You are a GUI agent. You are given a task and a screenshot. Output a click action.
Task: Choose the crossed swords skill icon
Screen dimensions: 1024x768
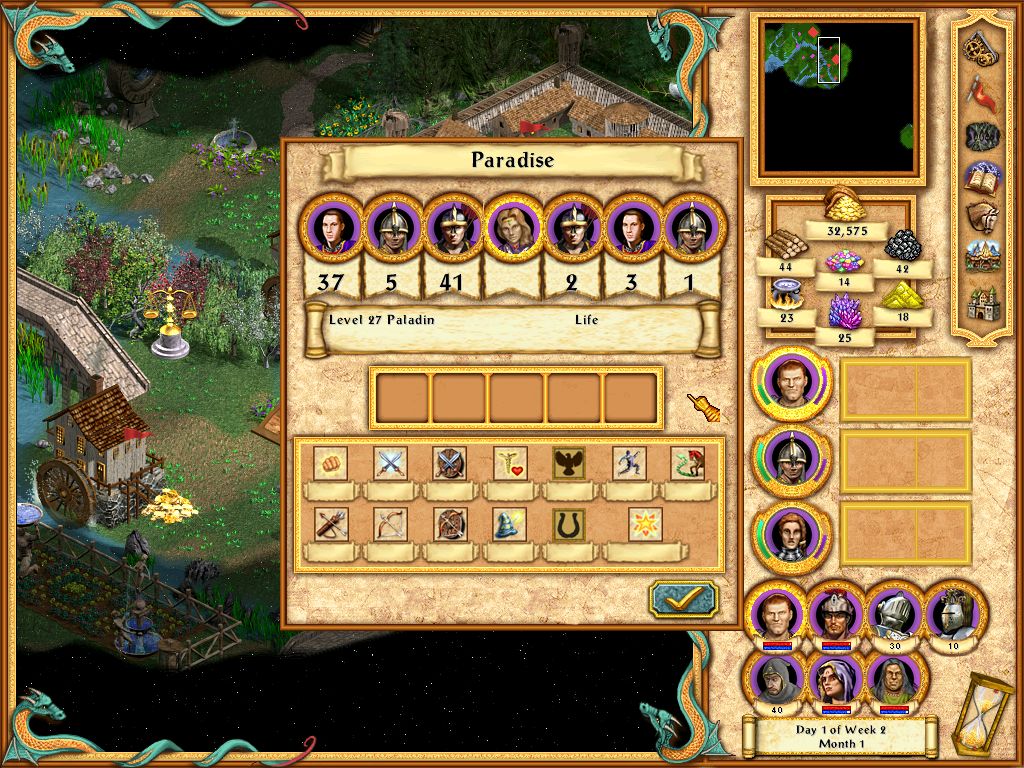[390, 463]
